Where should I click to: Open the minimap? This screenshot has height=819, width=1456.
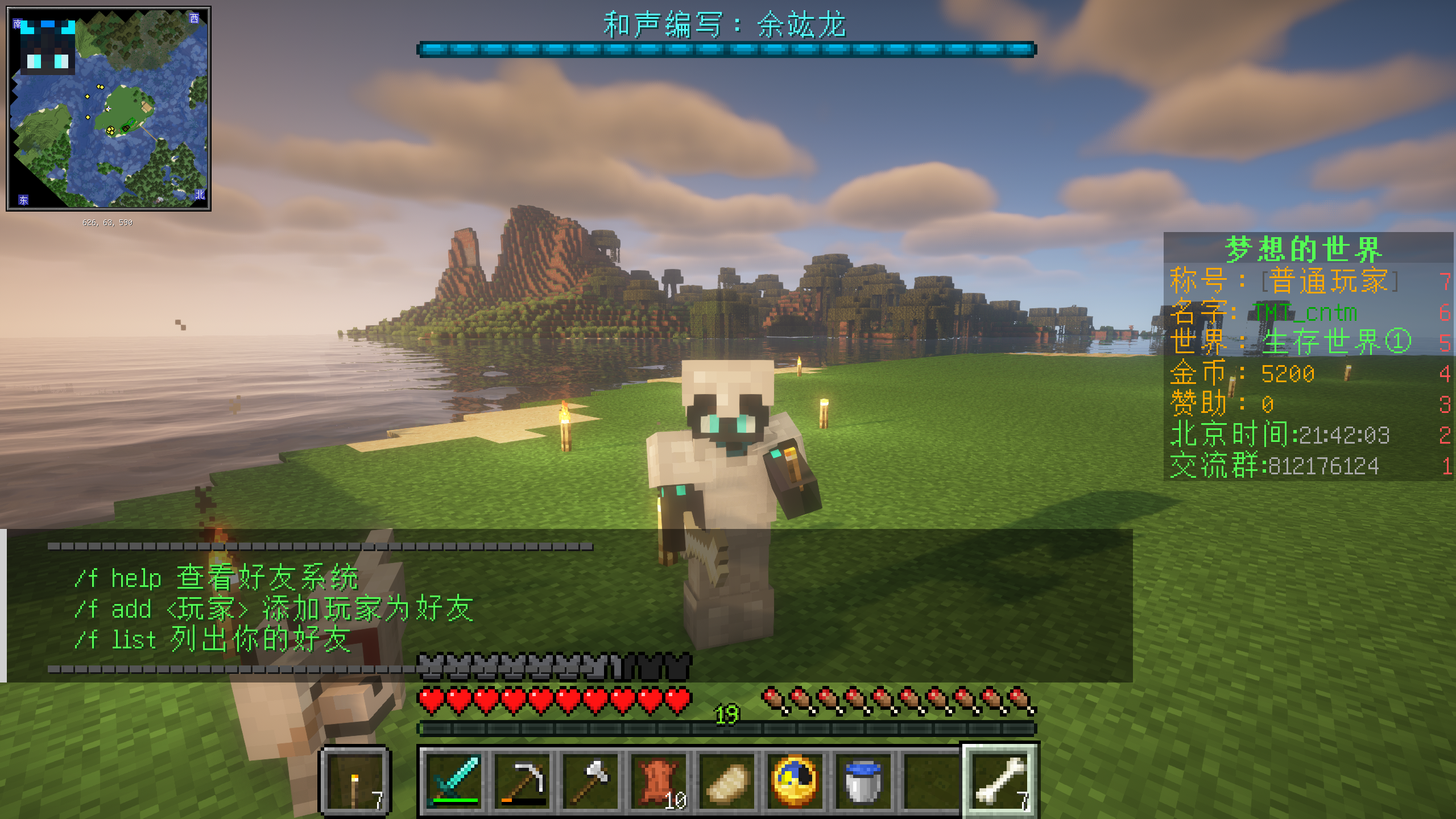(x=109, y=109)
